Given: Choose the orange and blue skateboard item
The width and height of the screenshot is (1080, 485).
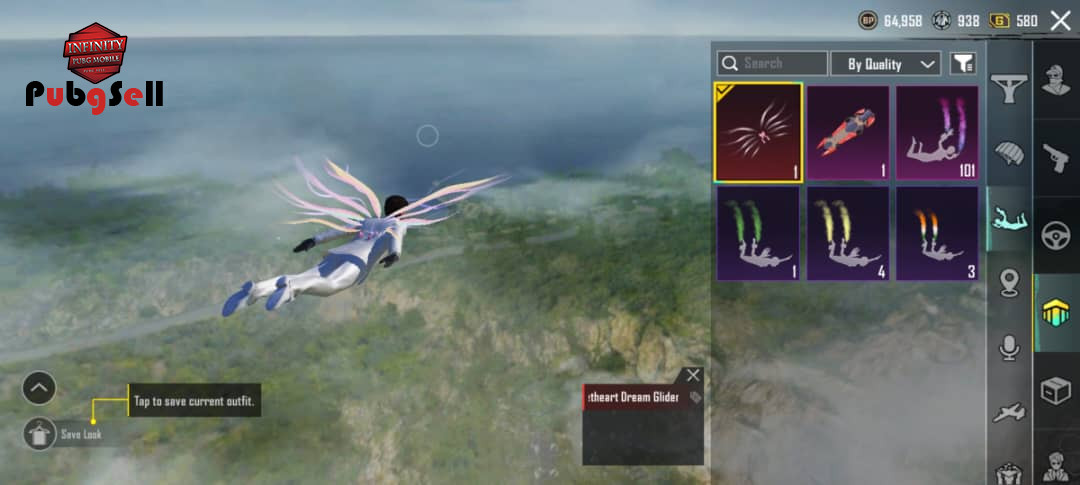Looking at the screenshot, I should (x=848, y=133).
